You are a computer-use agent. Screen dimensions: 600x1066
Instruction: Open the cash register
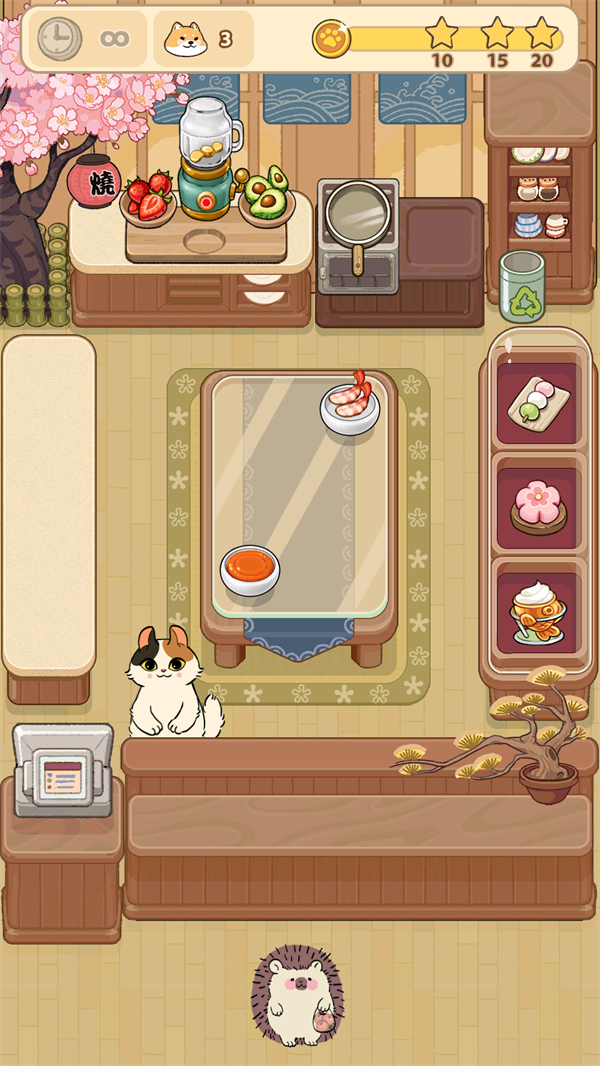[x=62, y=770]
